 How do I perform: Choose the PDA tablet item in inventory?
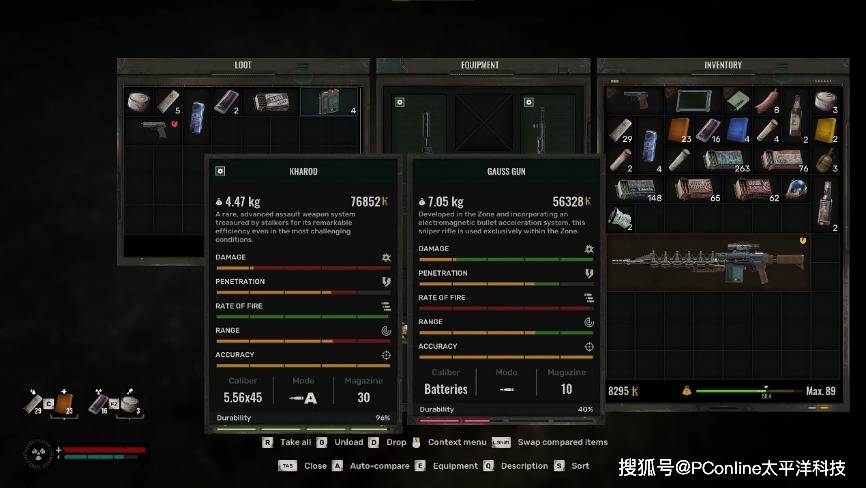pos(693,102)
